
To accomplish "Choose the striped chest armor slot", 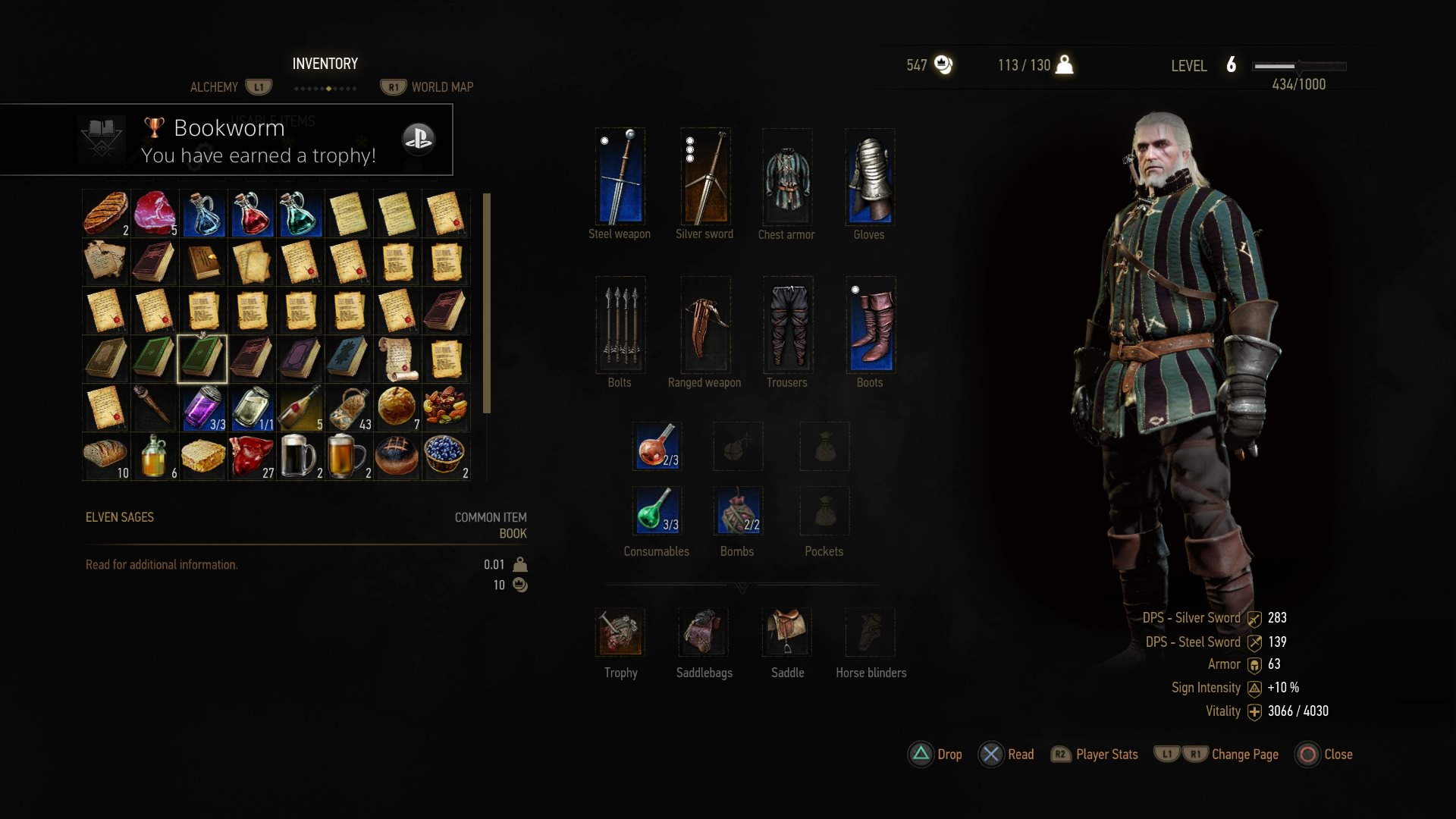I will coord(786,177).
